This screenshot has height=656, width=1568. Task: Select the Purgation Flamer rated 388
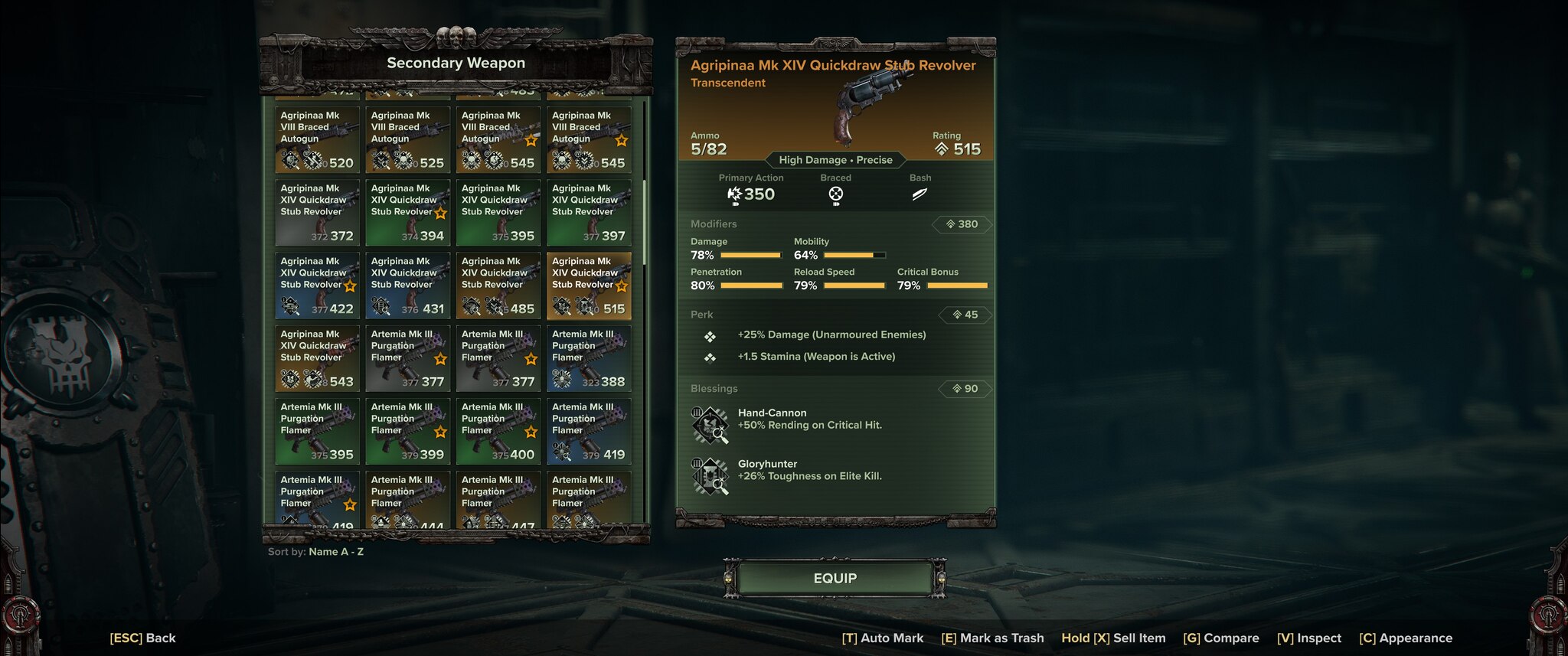tap(588, 357)
